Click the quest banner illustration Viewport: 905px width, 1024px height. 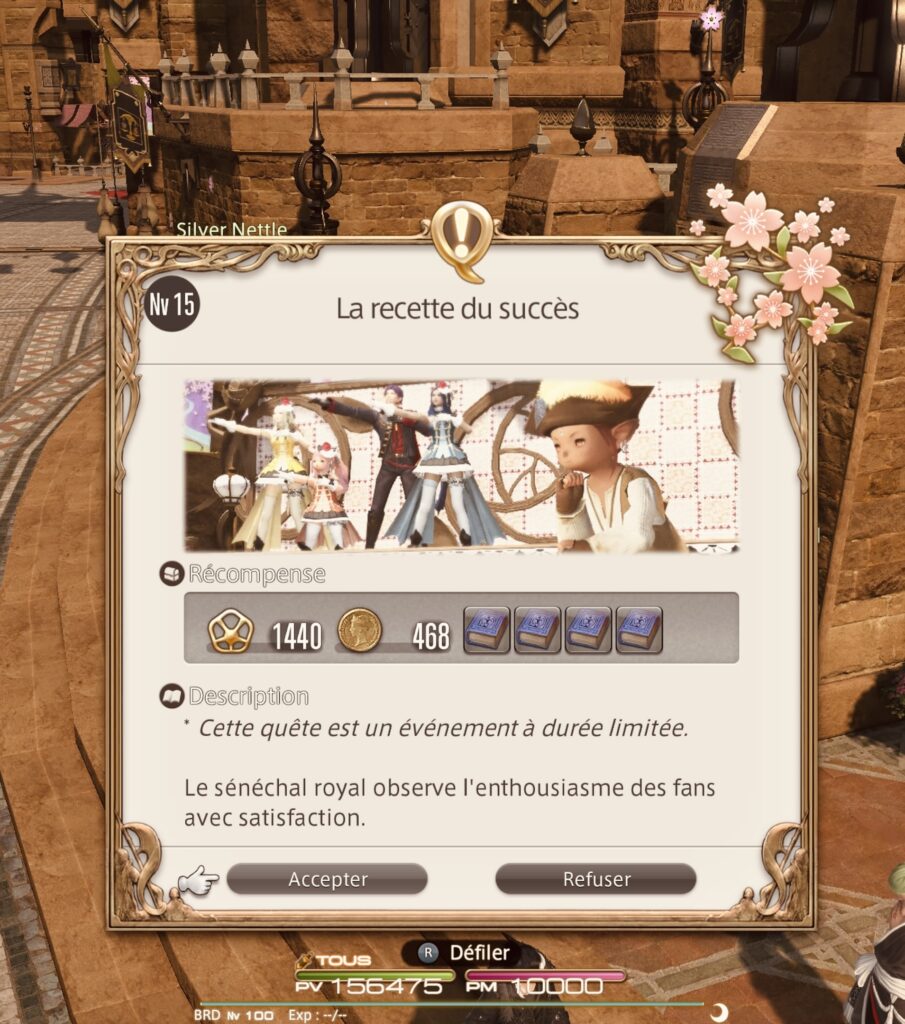click(x=461, y=465)
